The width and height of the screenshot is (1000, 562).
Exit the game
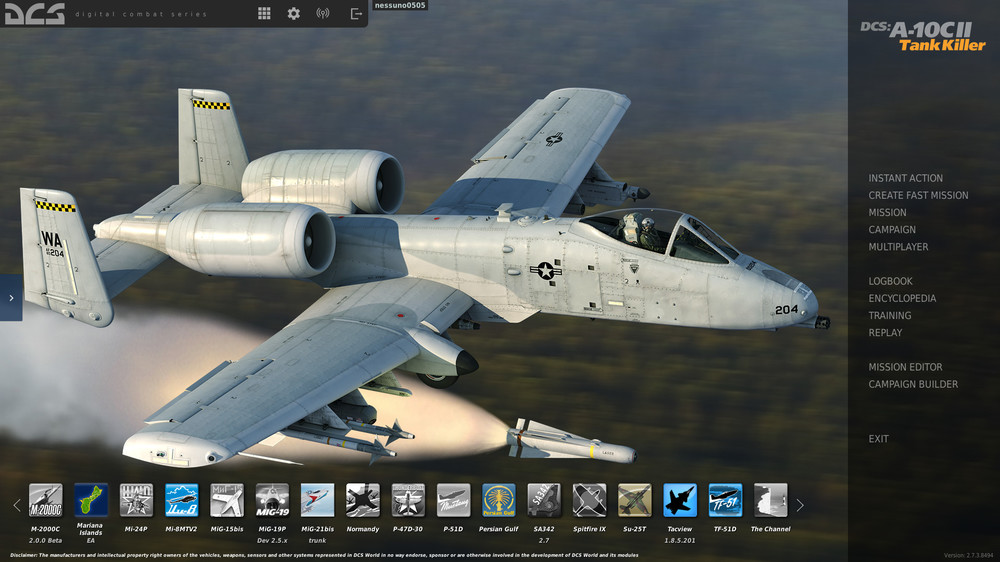[878, 439]
